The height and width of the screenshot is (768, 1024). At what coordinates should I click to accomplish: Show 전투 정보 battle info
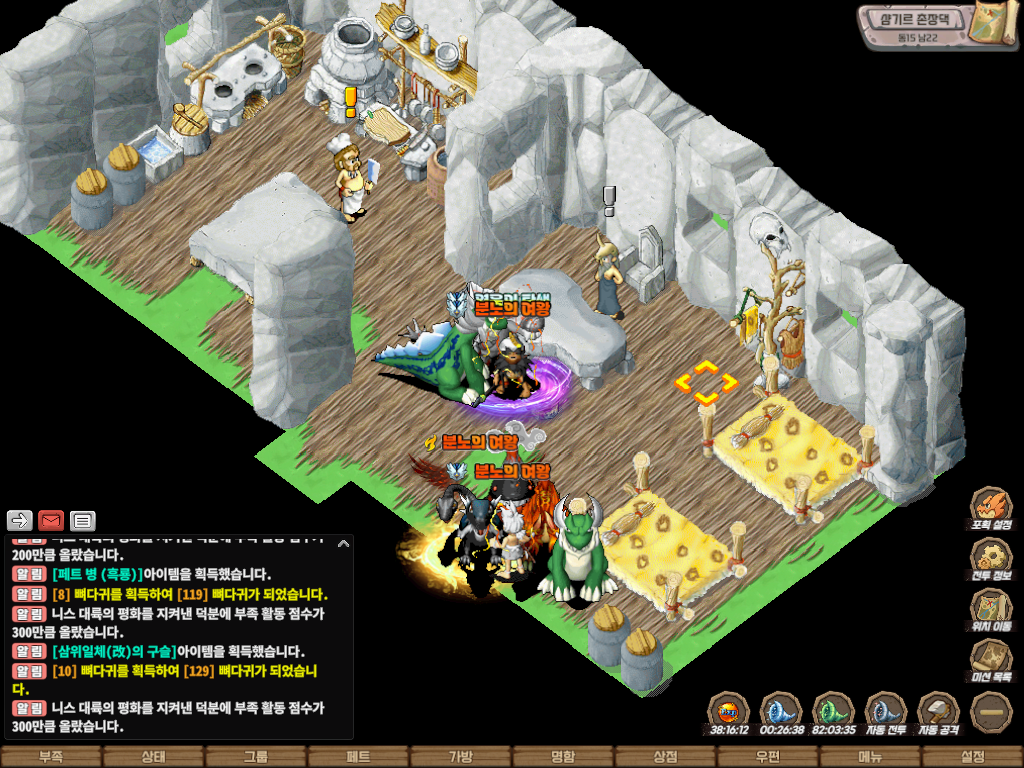(991, 559)
